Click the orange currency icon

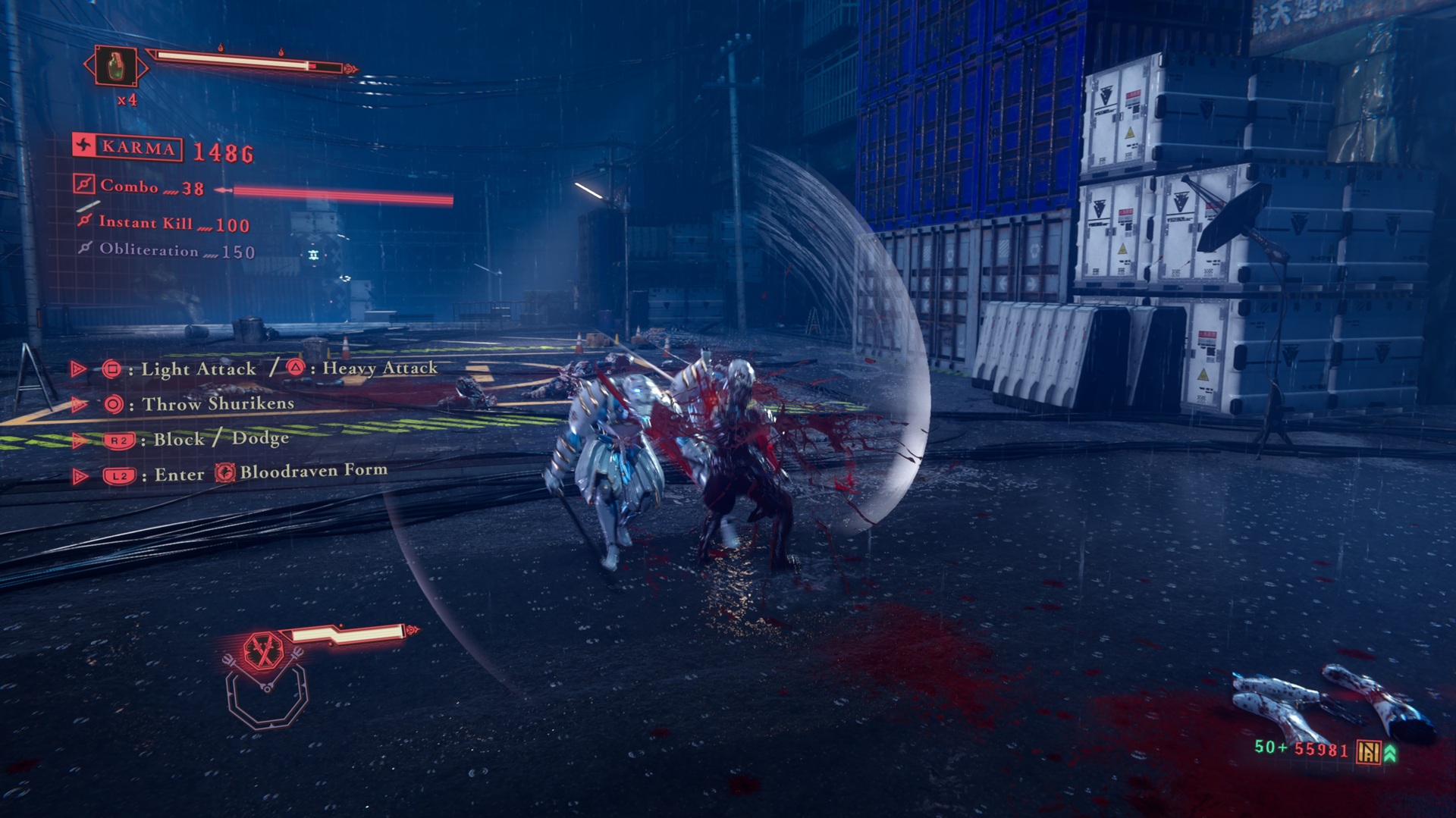[x=1368, y=751]
